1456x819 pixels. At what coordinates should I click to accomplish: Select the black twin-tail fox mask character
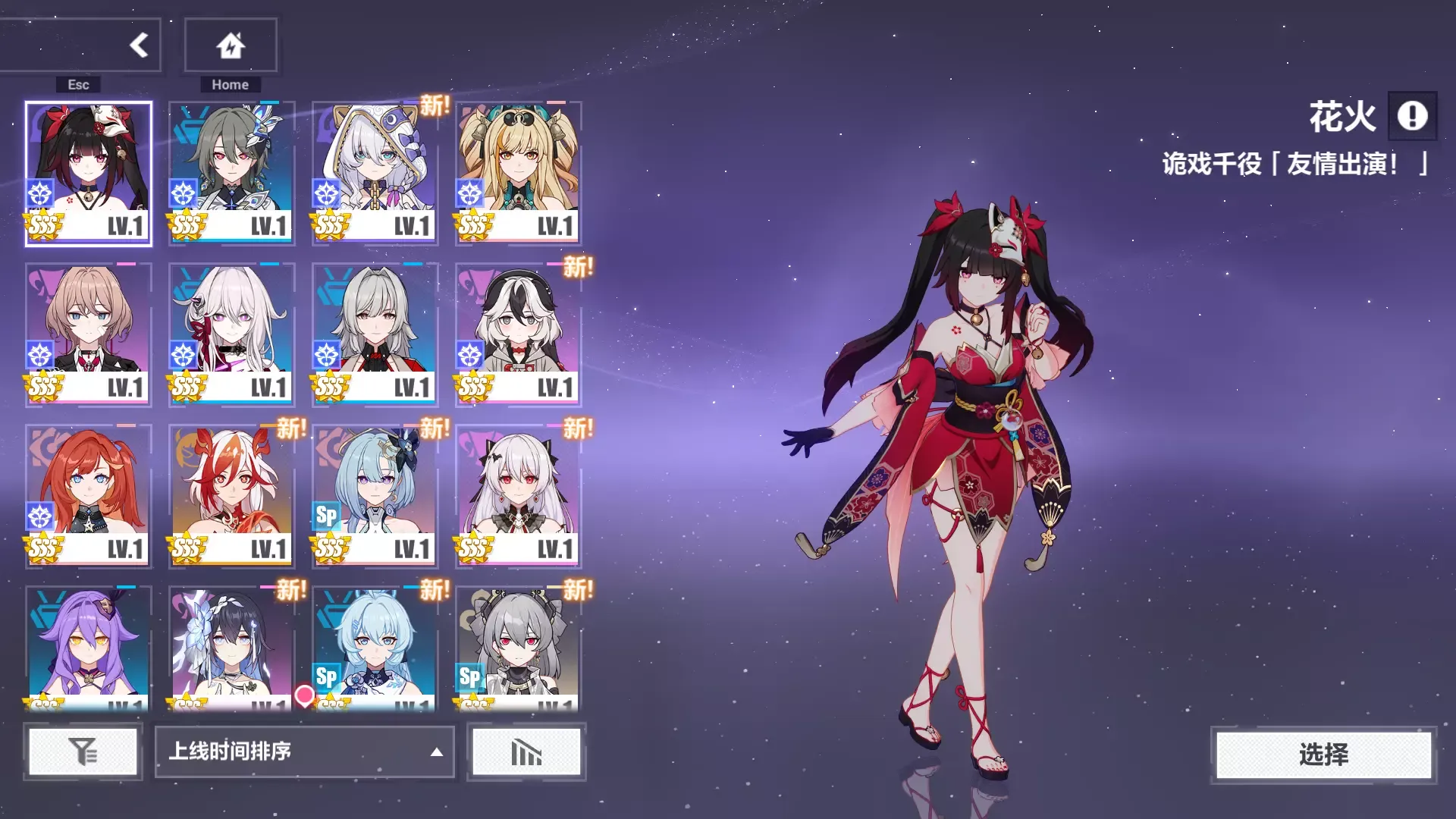pyautogui.click(x=89, y=173)
